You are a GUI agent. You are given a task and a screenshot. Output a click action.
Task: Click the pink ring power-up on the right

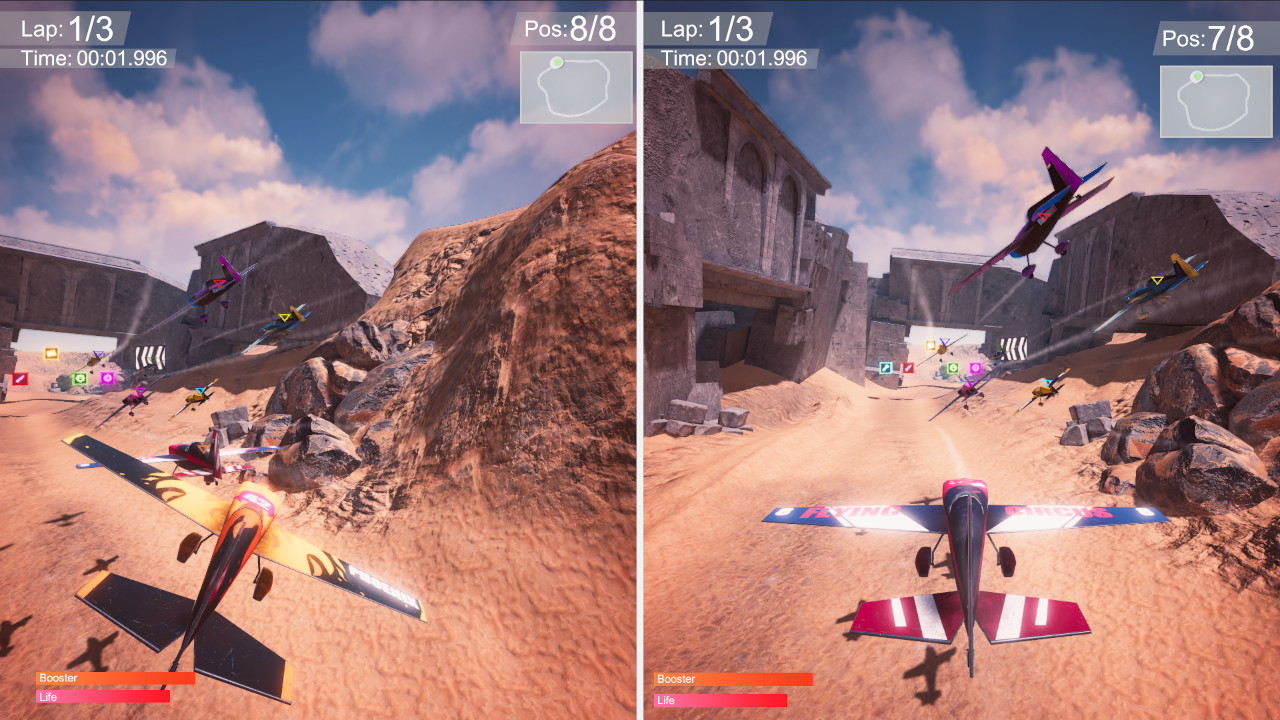(x=975, y=368)
